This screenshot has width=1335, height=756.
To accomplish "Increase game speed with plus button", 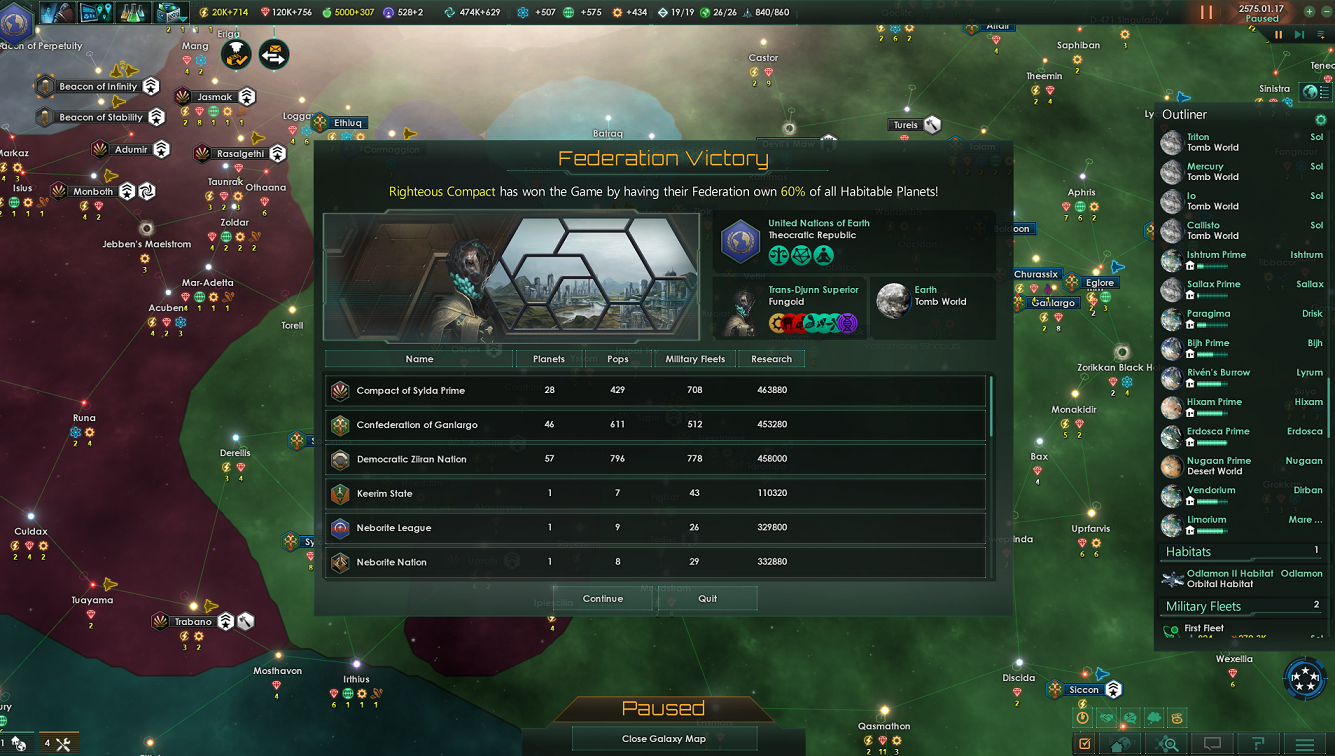I will (x=1309, y=12).
